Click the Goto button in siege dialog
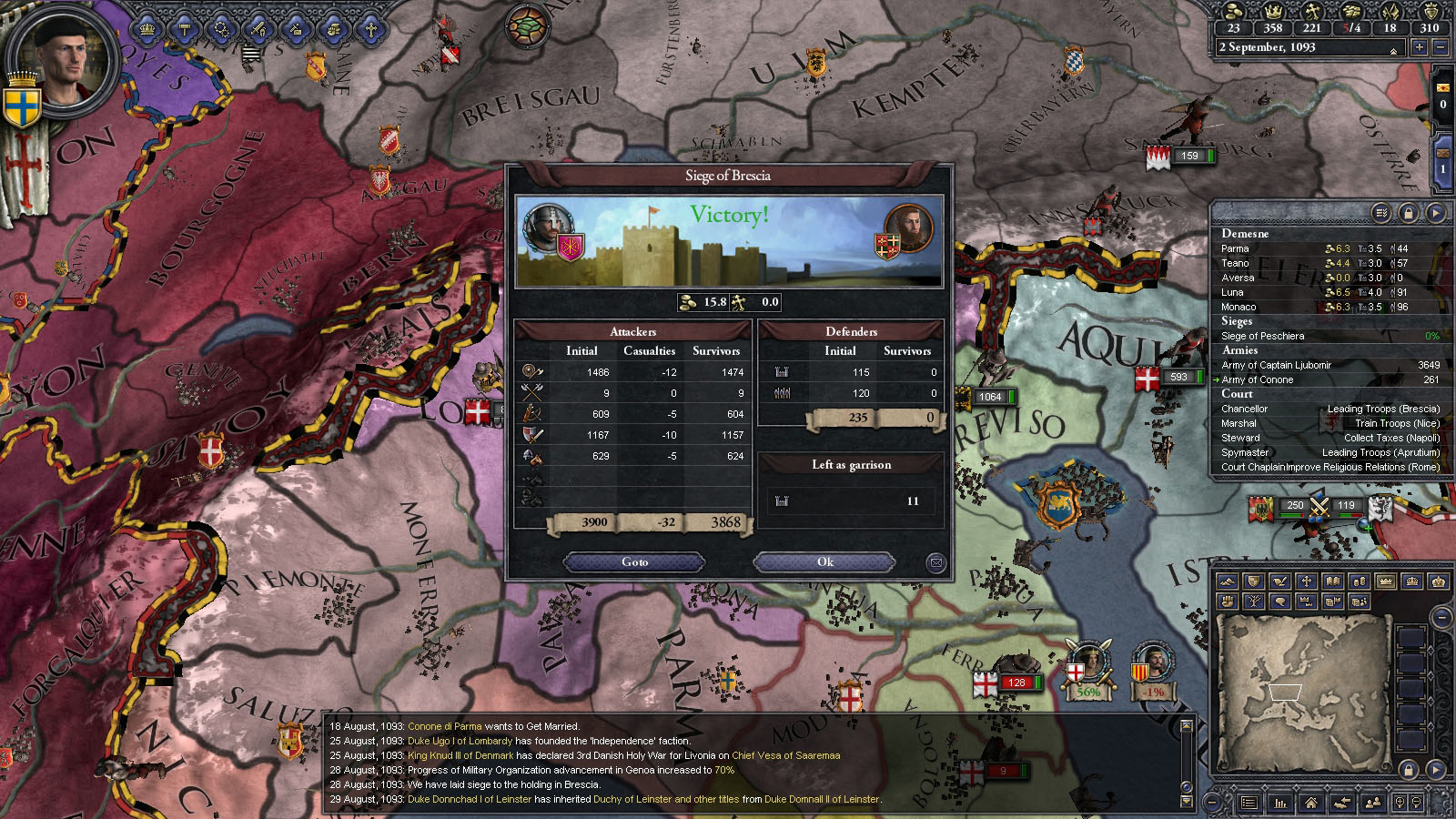1456x819 pixels. pos(634,561)
